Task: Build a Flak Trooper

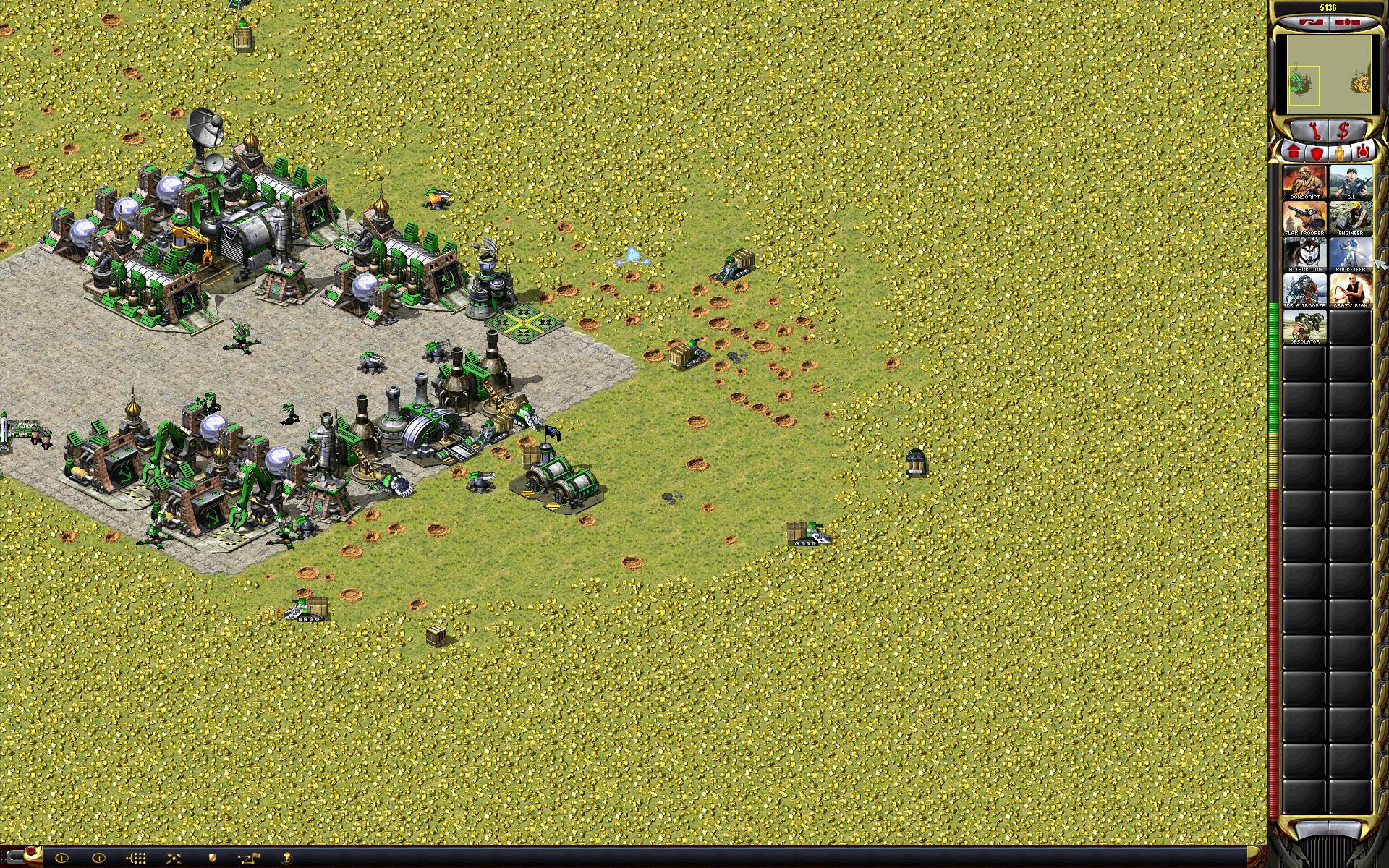Action: pyautogui.click(x=1304, y=218)
